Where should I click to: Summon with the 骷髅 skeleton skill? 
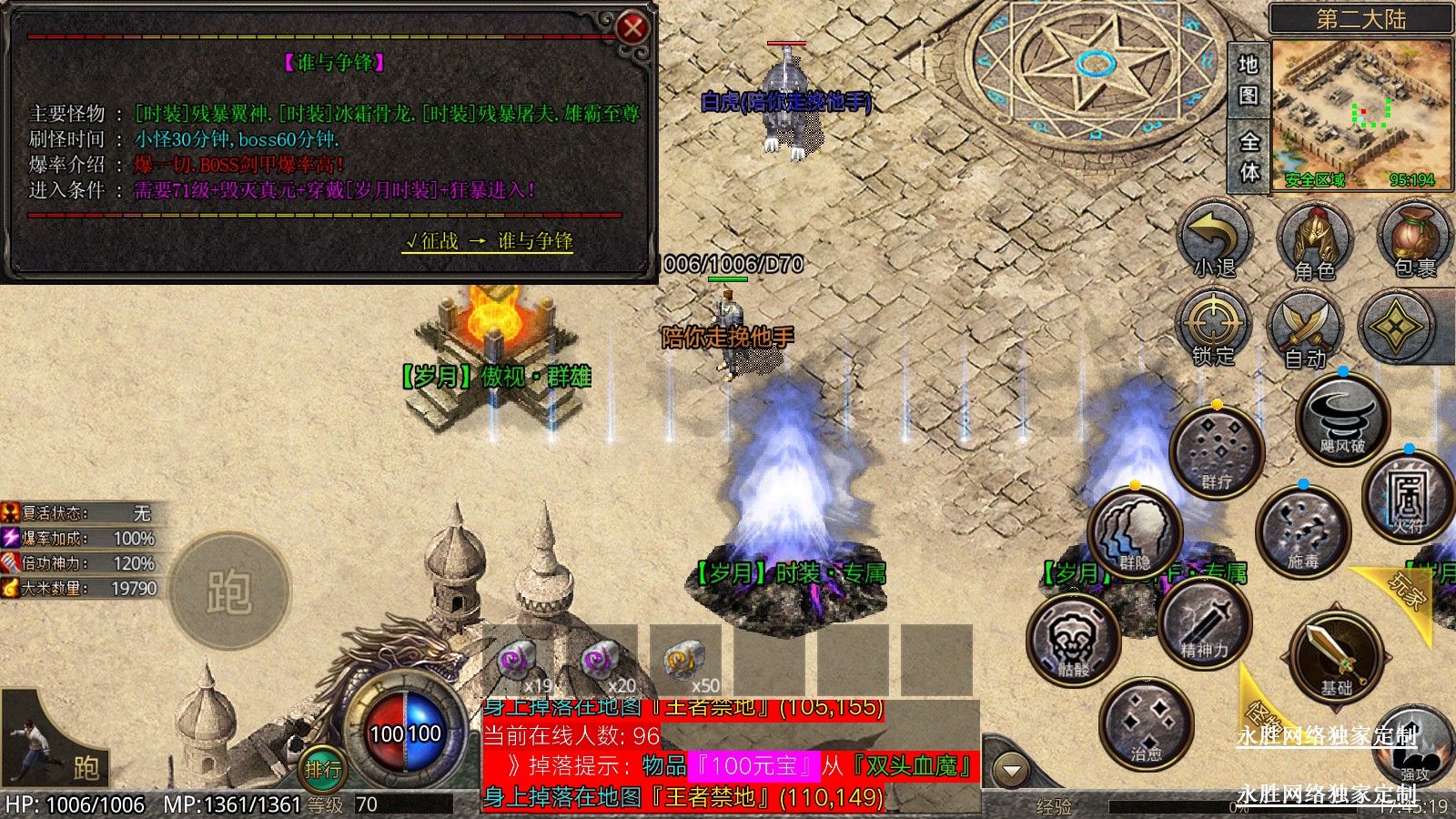pyautogui.click(x=1074, y=640)
